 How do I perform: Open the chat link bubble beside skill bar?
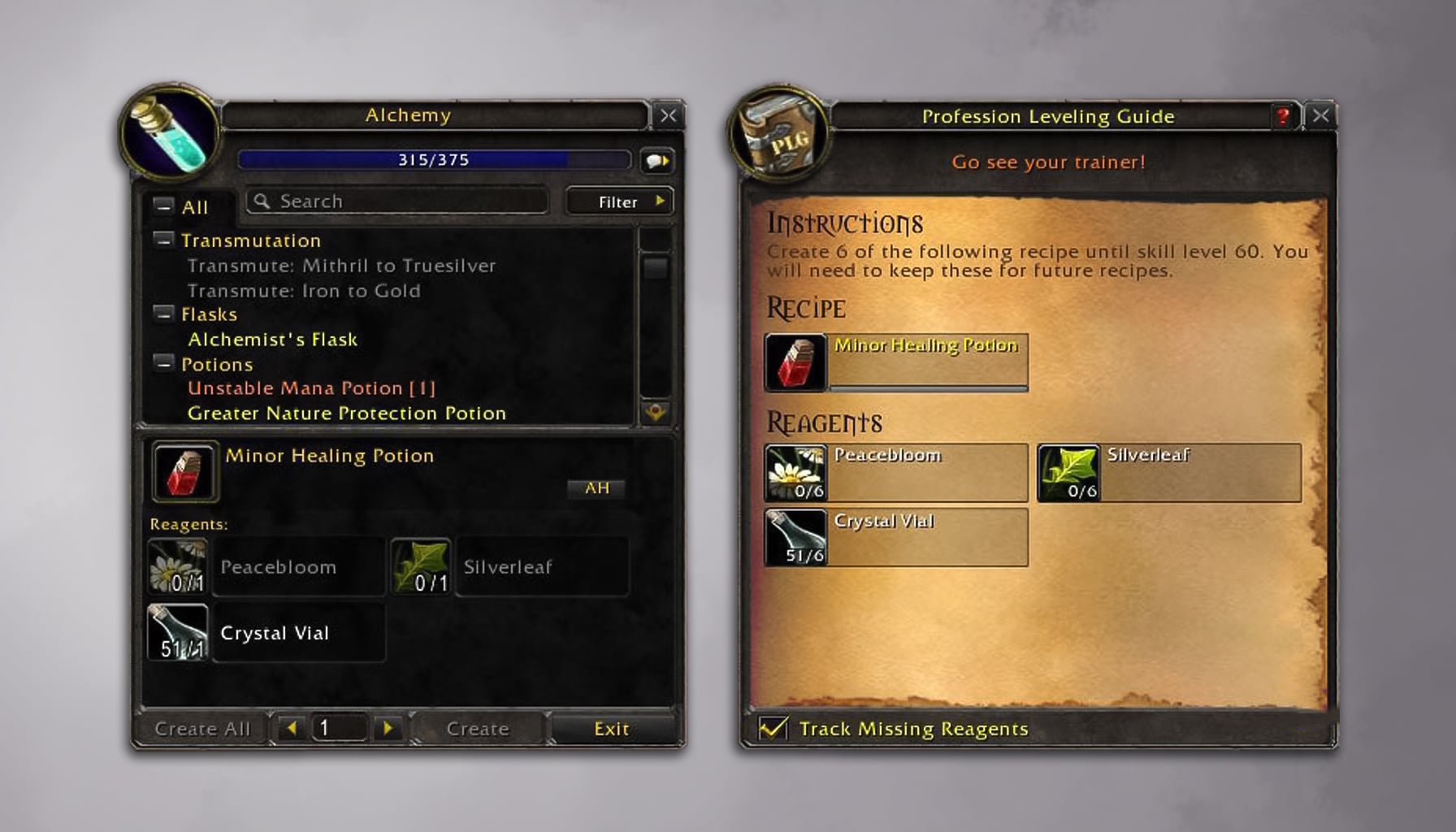coord(657,161)
